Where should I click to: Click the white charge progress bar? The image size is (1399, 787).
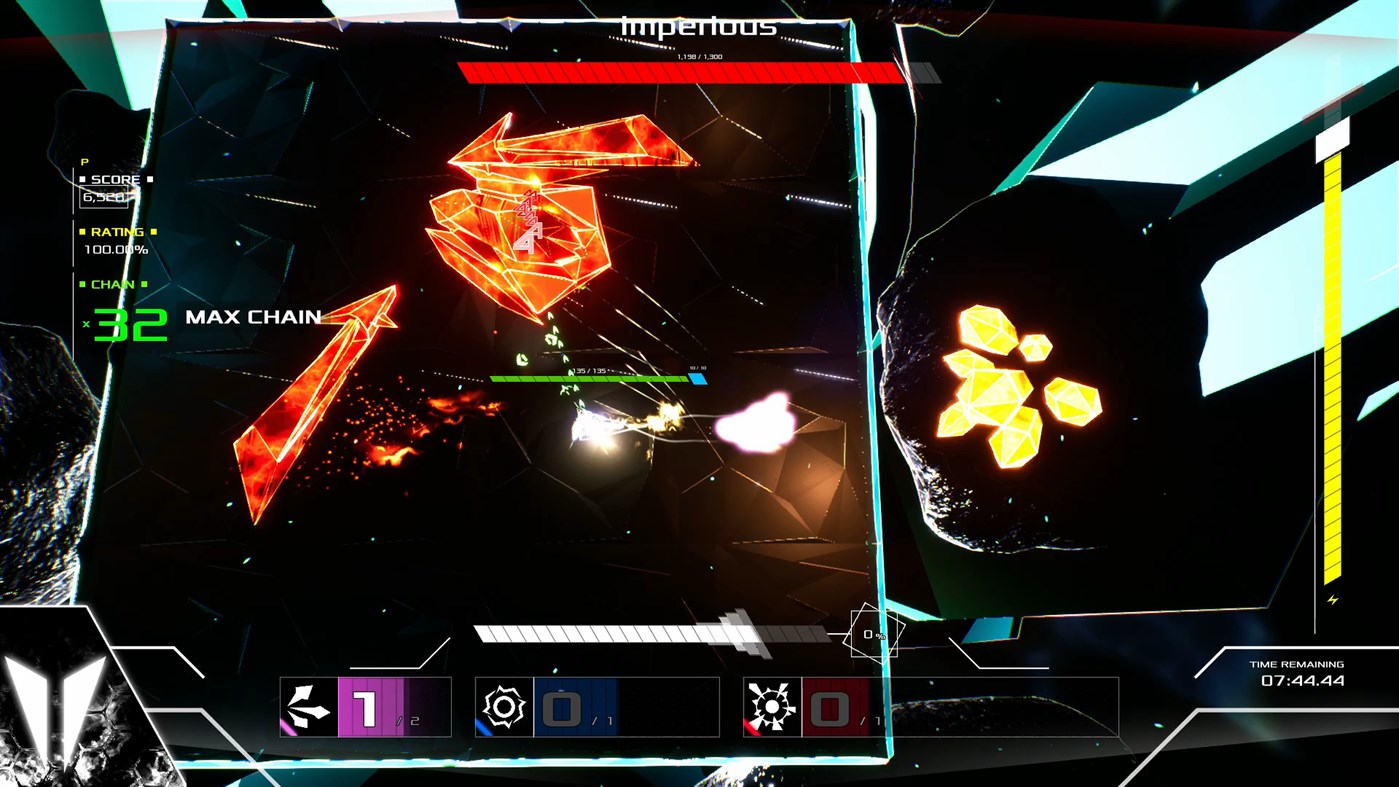click(640, 631)
